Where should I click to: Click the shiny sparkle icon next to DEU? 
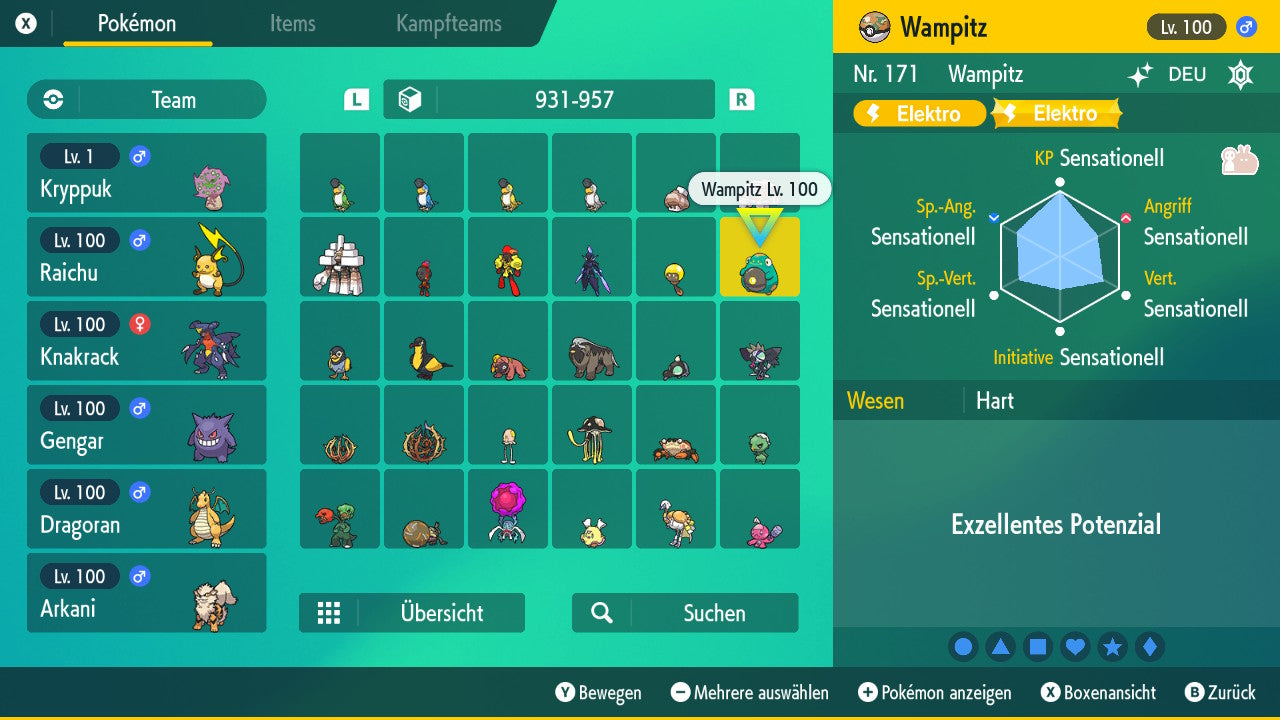[x=1141, y=74]
